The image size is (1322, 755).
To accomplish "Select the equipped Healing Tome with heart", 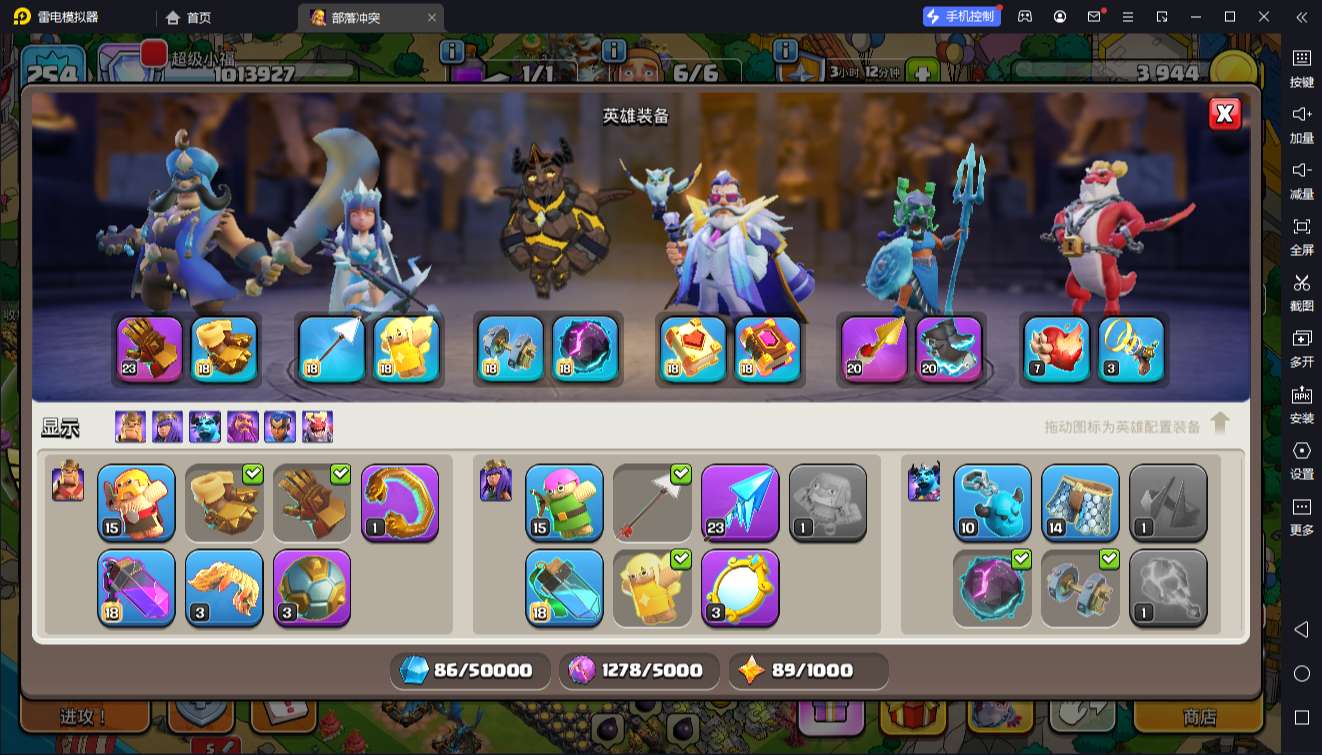I will point(692,349).
